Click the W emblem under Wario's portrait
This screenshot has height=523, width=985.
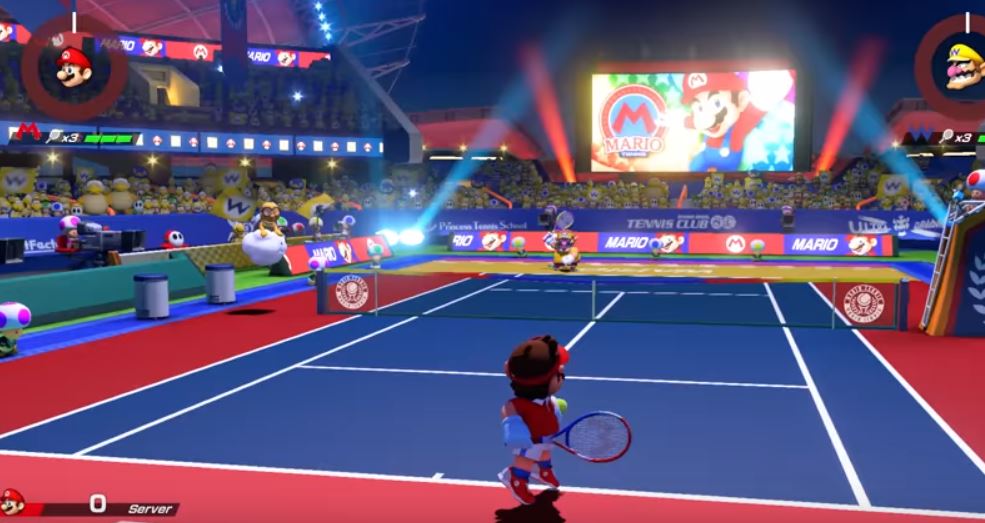(918, 135)
